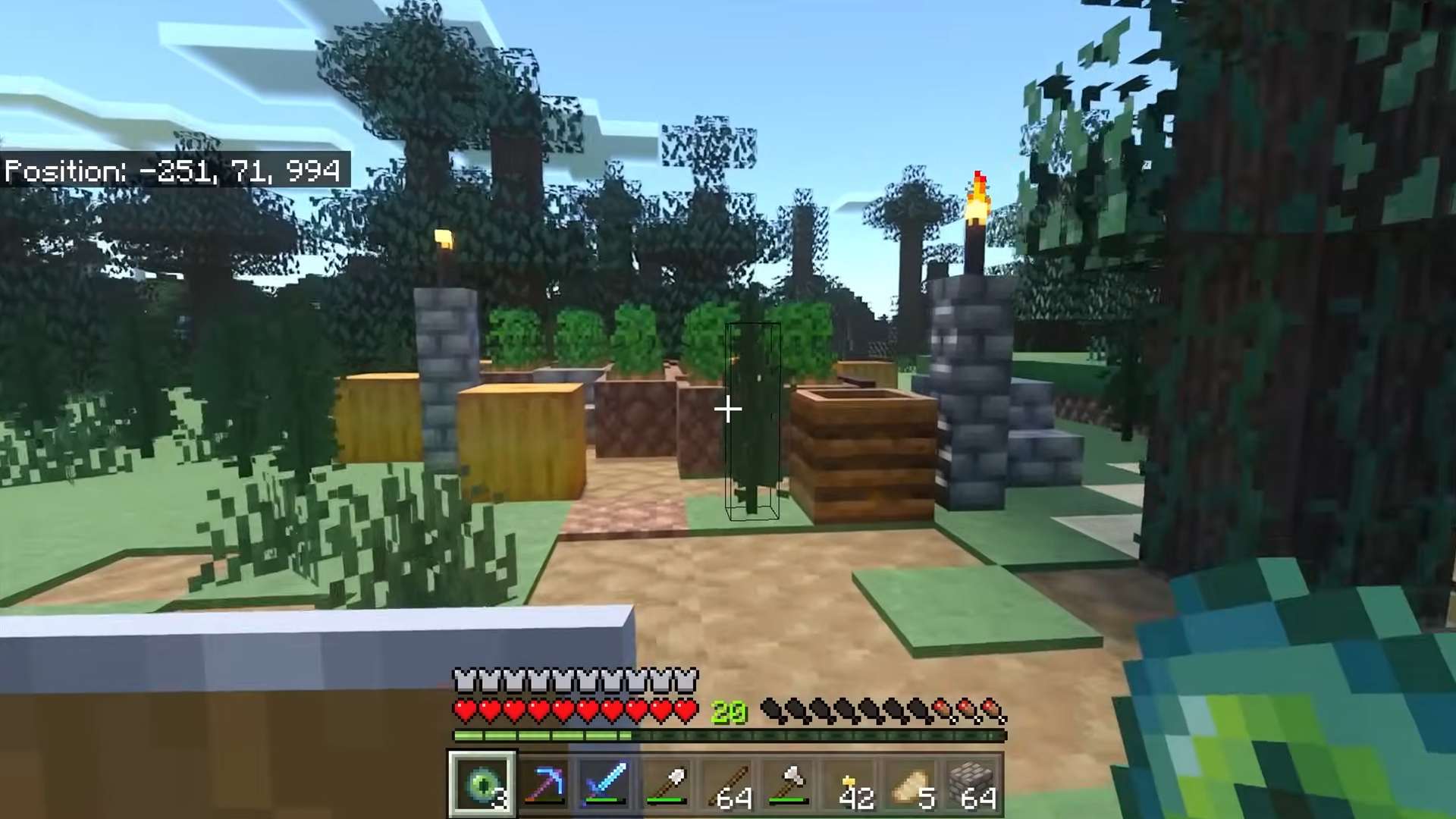Image resolution: width=1456 pixels, height=819 pixels.
Task: Click the green experience level number 20
Action: pyautogui.click(x=729, y=711)
